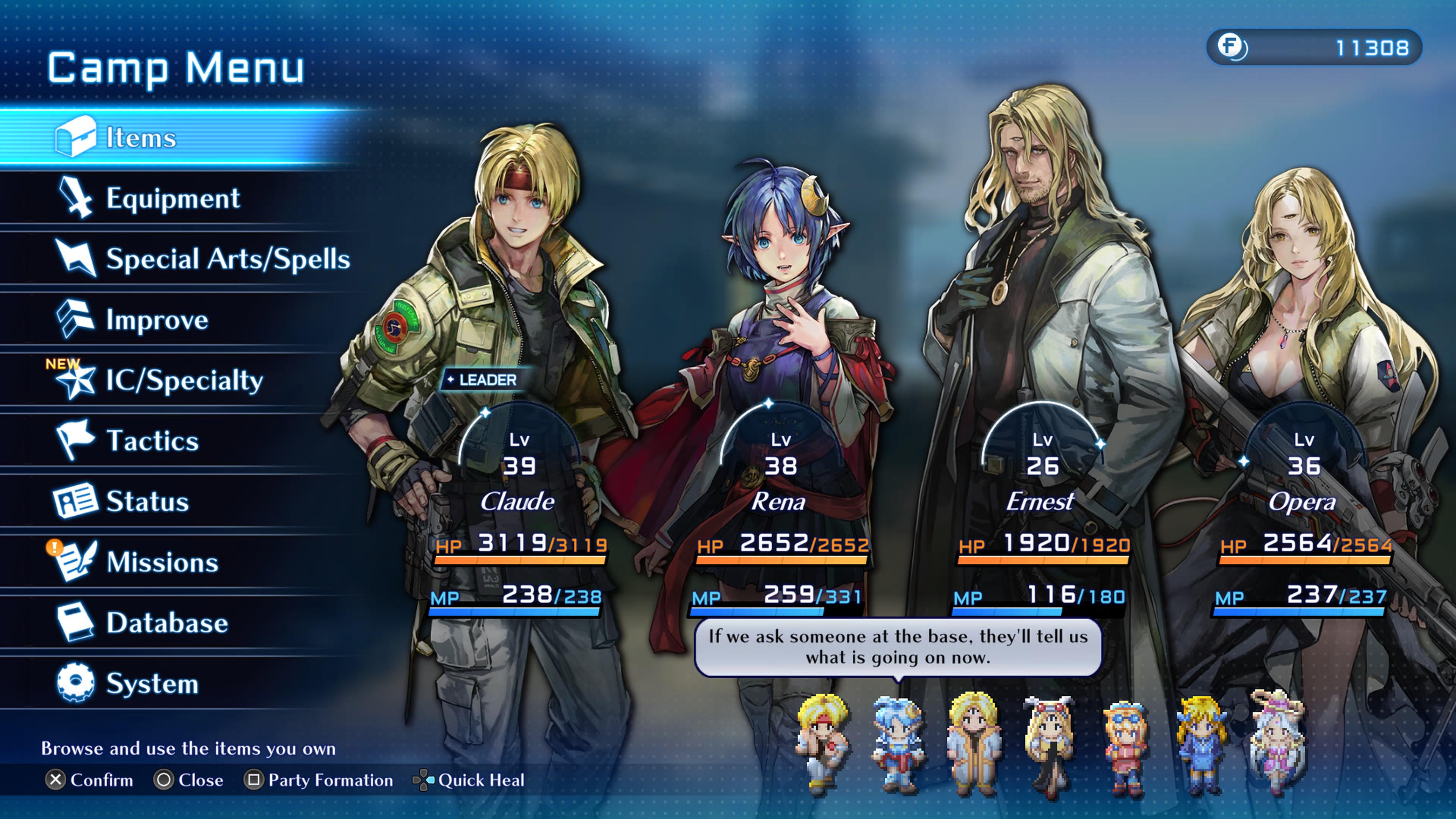Open the IC/Specialty menu

click(x=184, y=380)
